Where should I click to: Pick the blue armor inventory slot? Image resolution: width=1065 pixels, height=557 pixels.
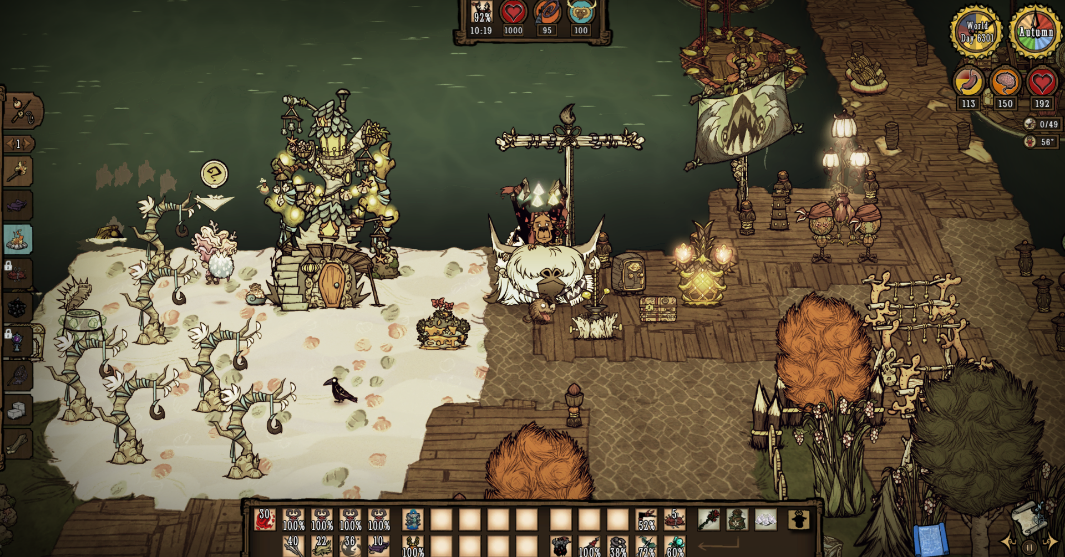[x=413, y=519]
